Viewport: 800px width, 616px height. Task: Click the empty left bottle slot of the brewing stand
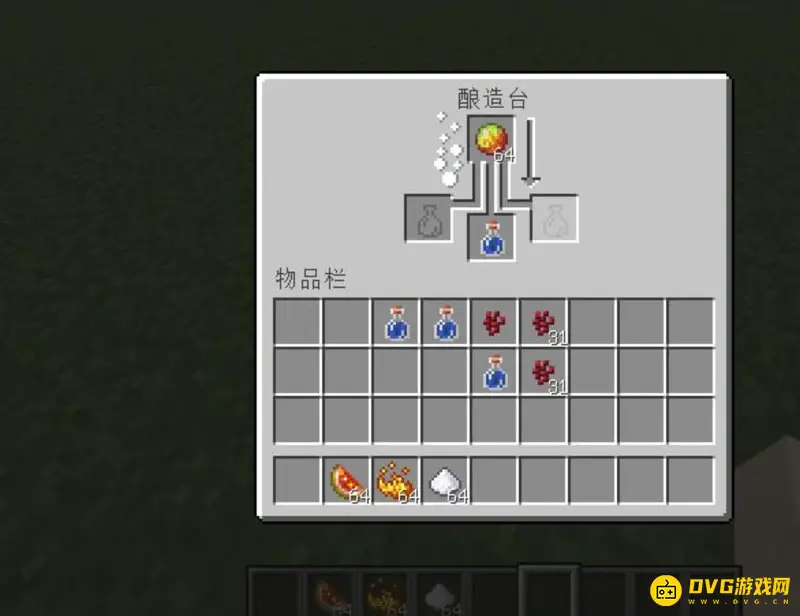click(x=429, y=219)
